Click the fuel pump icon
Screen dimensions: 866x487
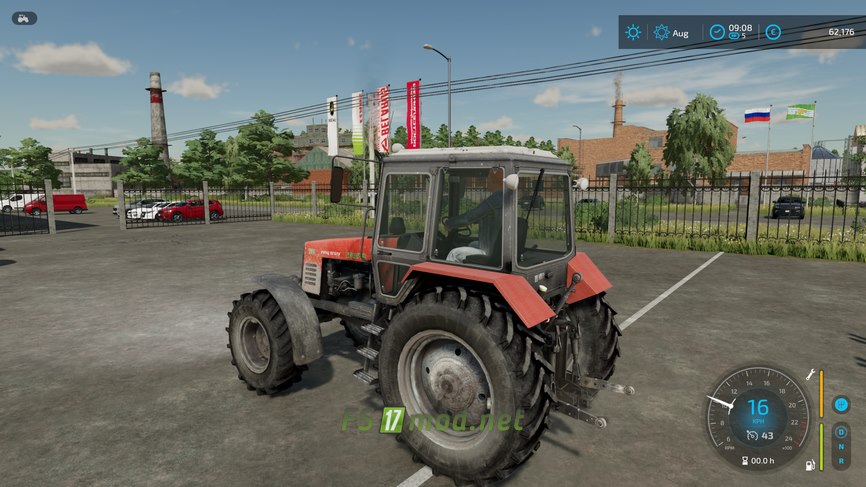tap(810, 465)
